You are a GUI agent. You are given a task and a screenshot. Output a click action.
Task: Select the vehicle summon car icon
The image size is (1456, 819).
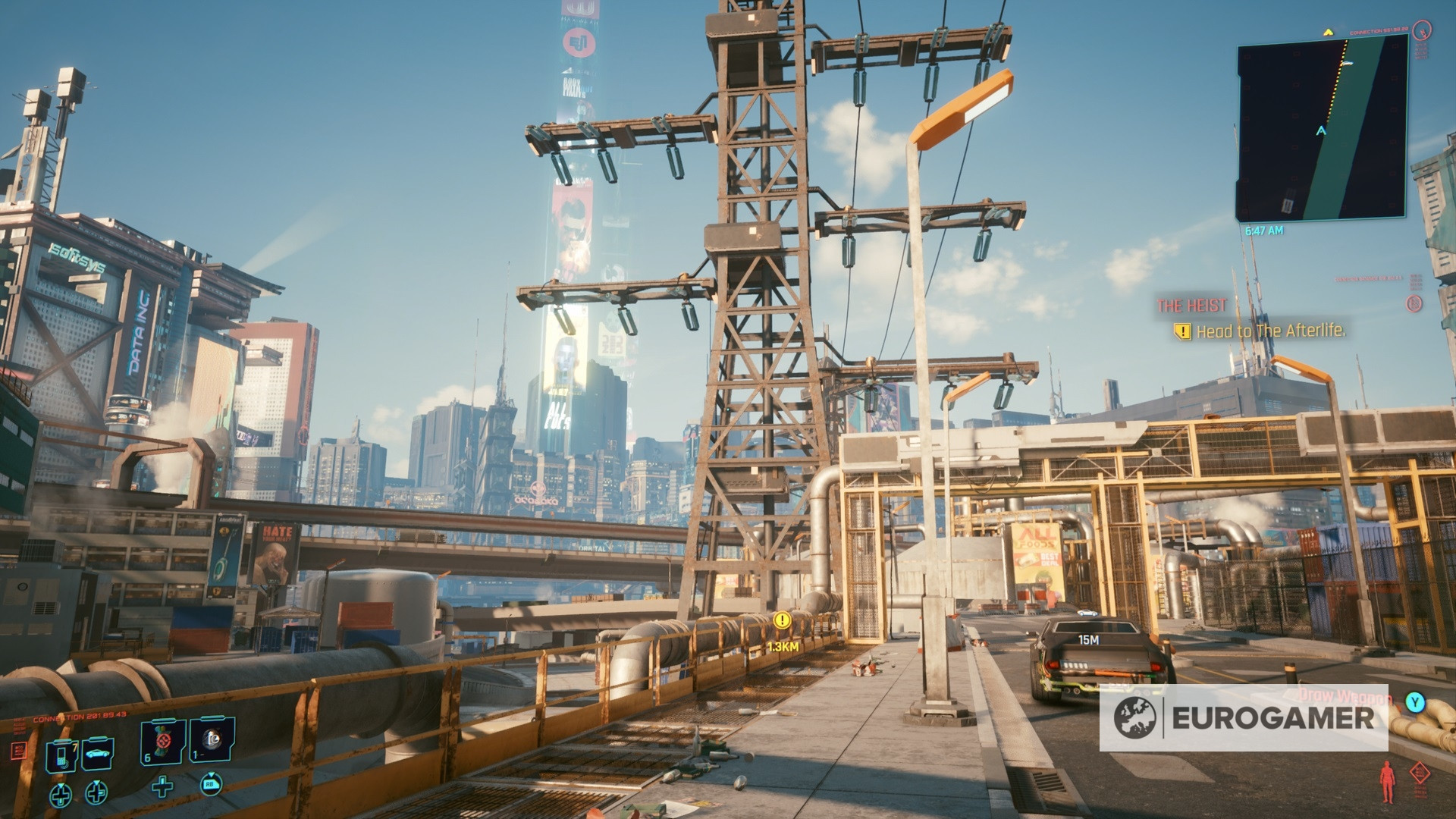[x=97, y=755]
